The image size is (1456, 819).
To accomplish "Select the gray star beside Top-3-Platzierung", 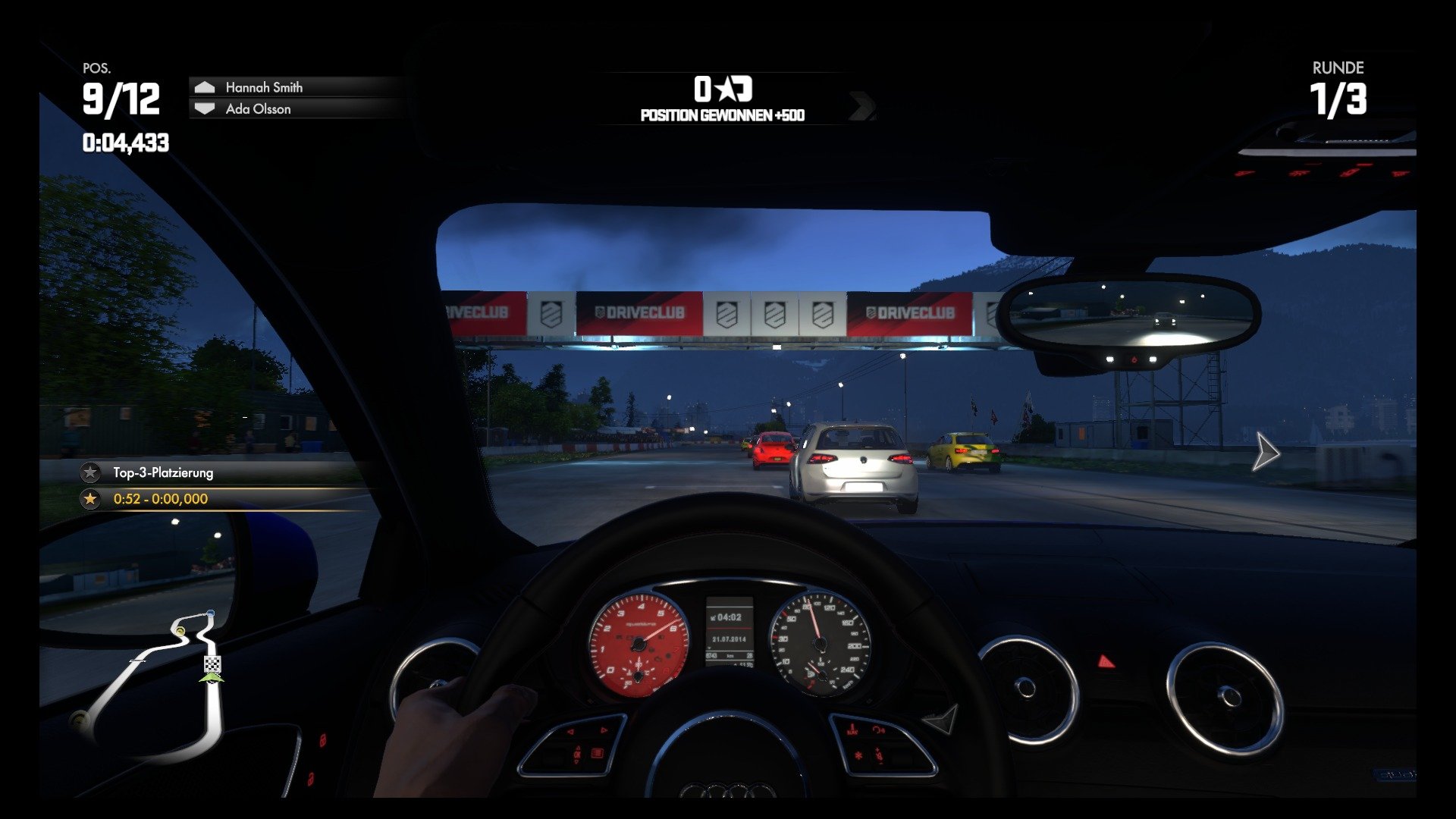I will tap(89, 472).
